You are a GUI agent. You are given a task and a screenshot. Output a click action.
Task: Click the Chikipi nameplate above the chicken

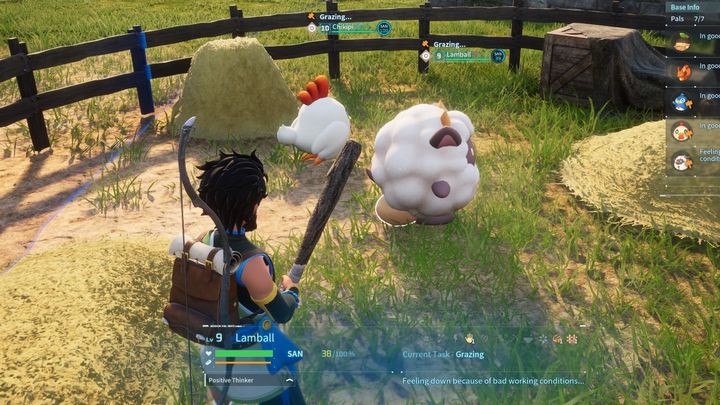[x=352, y=28]
